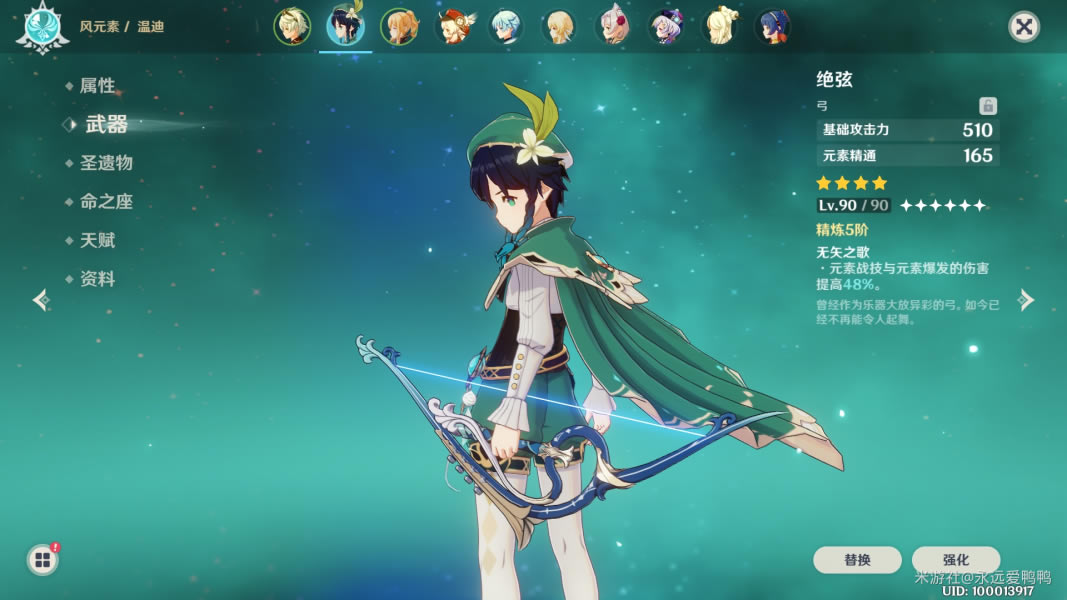1067x600 pixels.
Task: Close the character screen with the X button
Action: point(1023,27)
